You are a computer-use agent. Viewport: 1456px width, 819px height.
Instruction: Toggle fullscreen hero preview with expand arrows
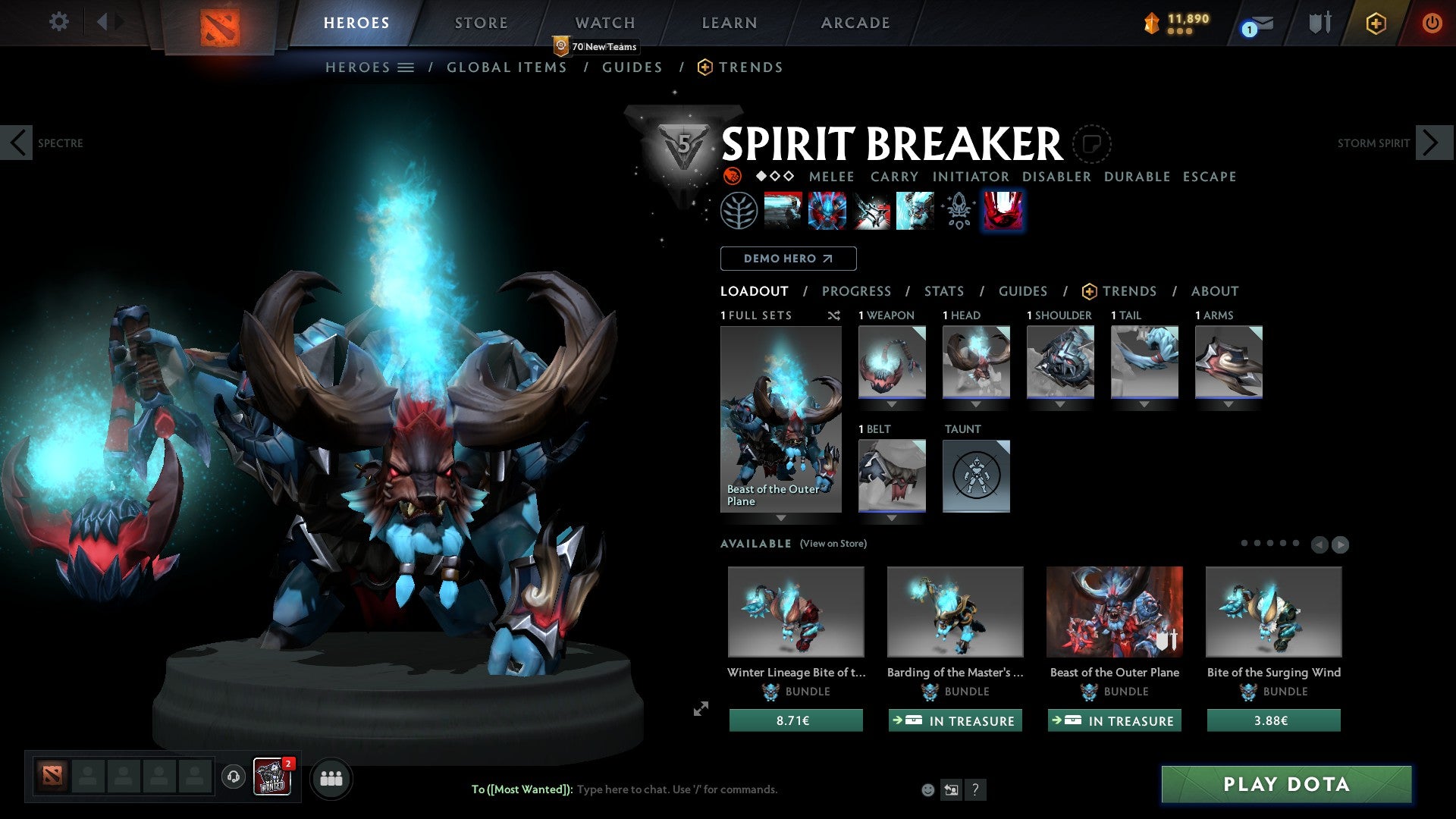pos(700,710)
